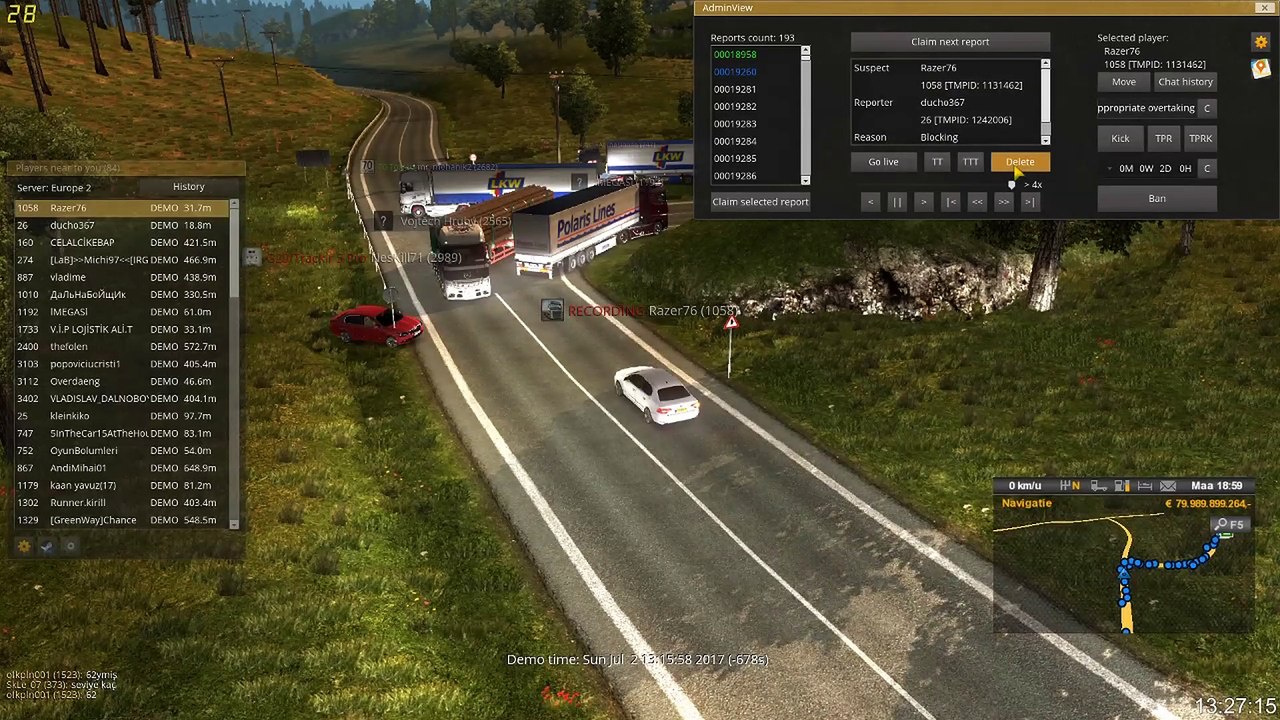This screenshot has height=720, width=1280.
Task: Select player ducho367 in the nearby list
Action: point(72,225)
